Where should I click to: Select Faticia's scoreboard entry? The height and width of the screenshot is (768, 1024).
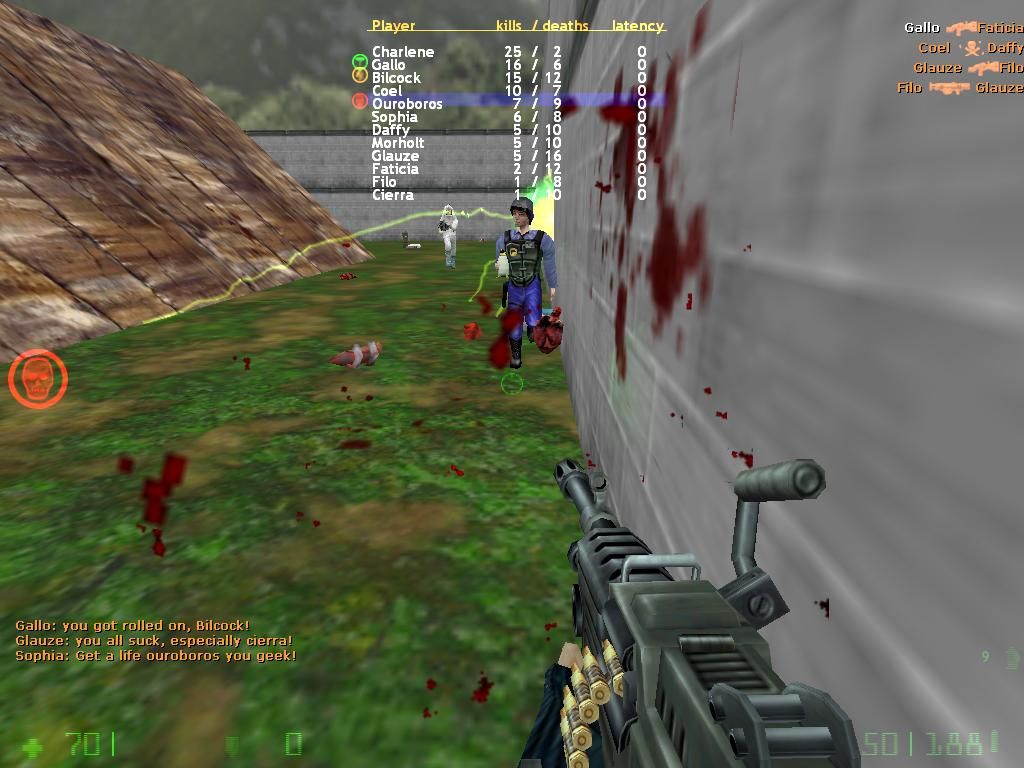coord(395,169)
